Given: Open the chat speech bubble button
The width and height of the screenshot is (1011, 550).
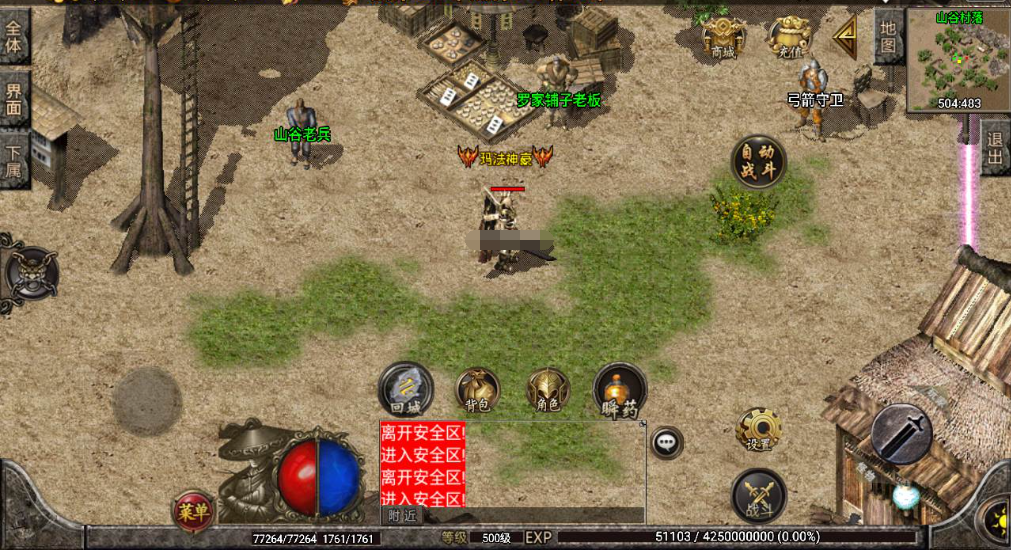Looking at the screenshot, I should [x=666, y=441].
